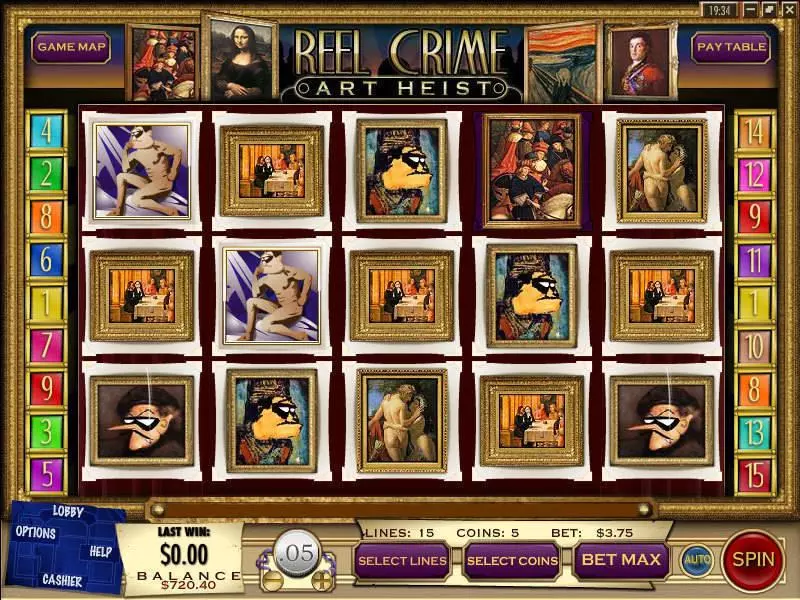Open the Help page
Screen dimensions: 800x600
[101, 551]
